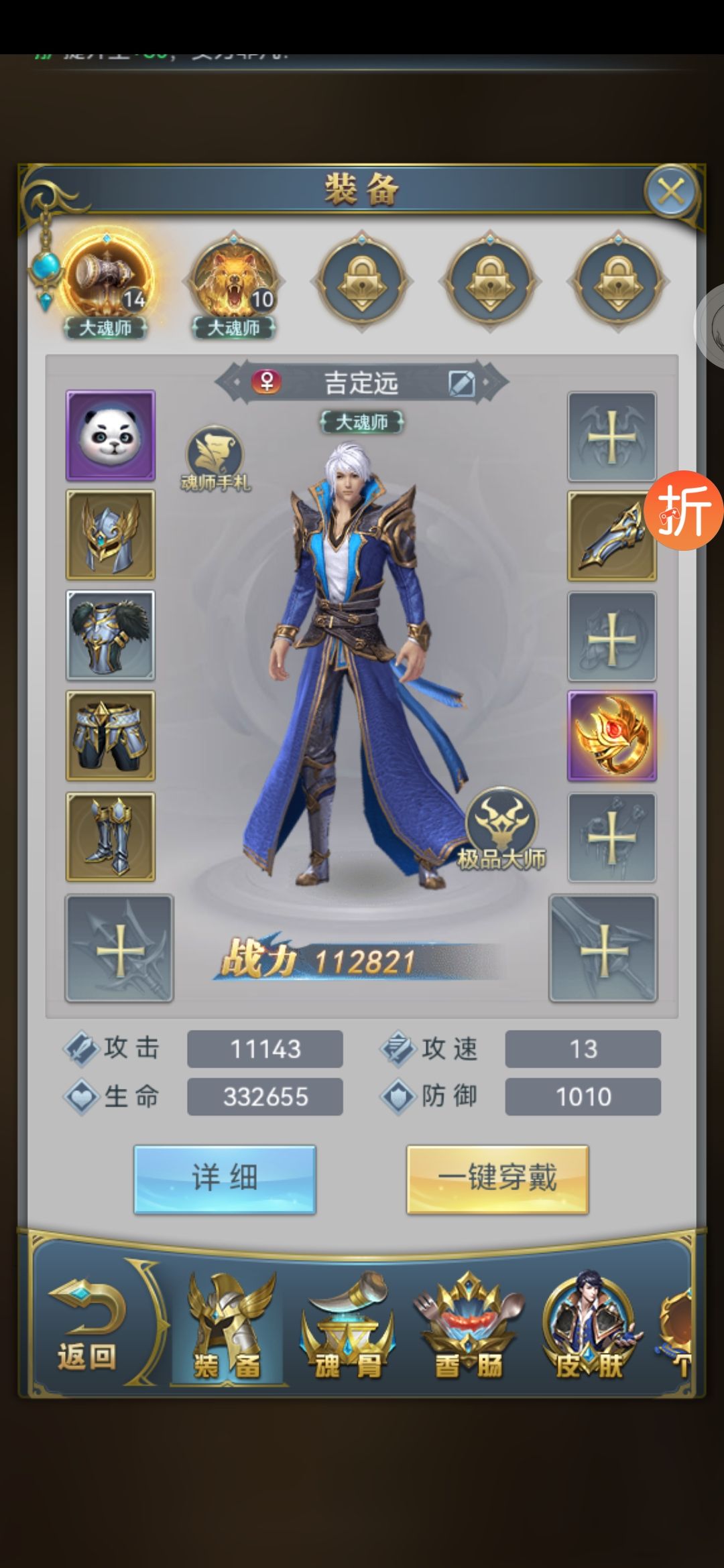This screenshot has height=1568, width=724.
Task: Click the 一键穿戴 auto-equip button
Action: tap(497, 1179)
